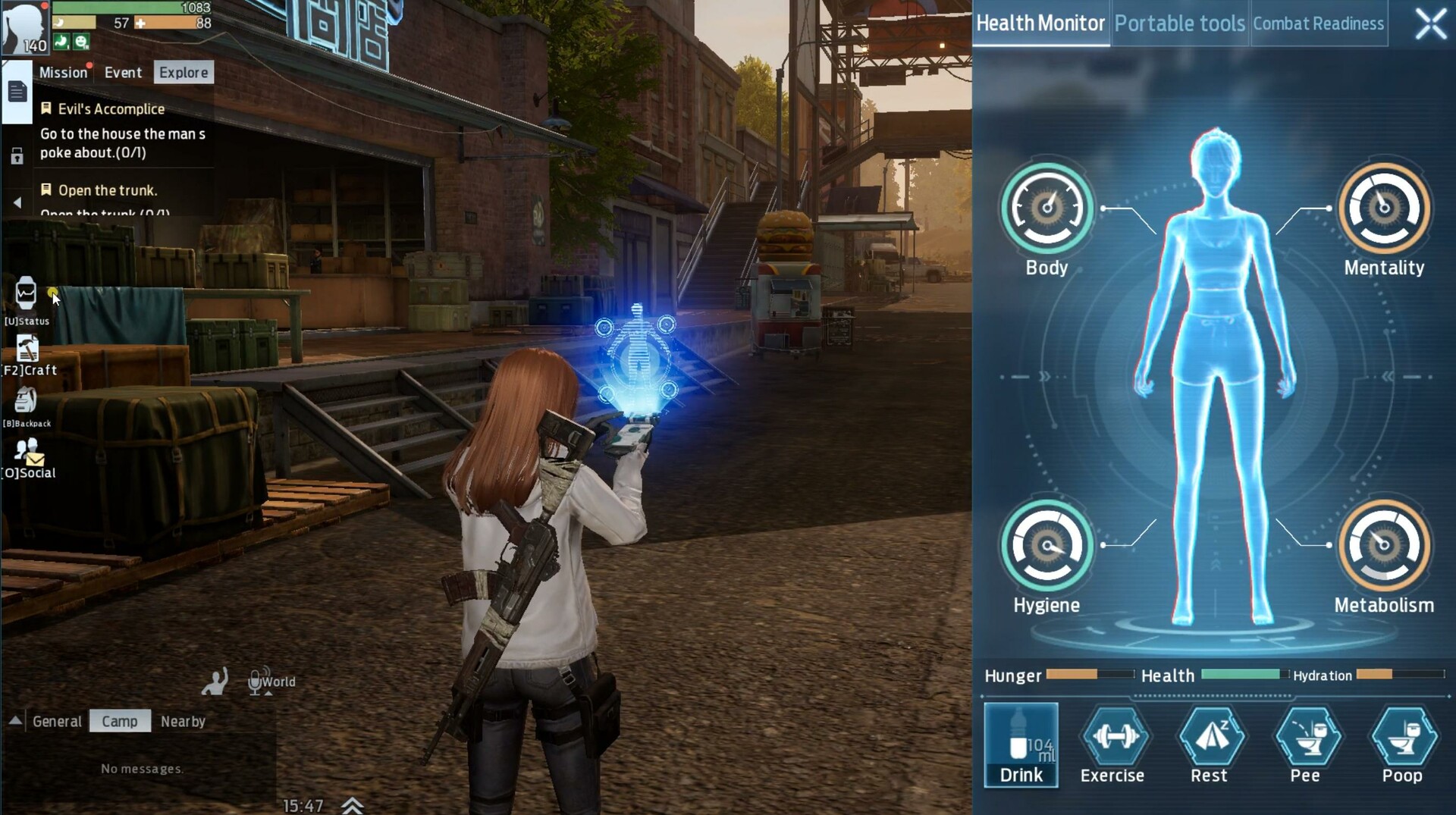Close the Health Monitor panel
Screen dimensions: 1456x815
pos(1430,24)
